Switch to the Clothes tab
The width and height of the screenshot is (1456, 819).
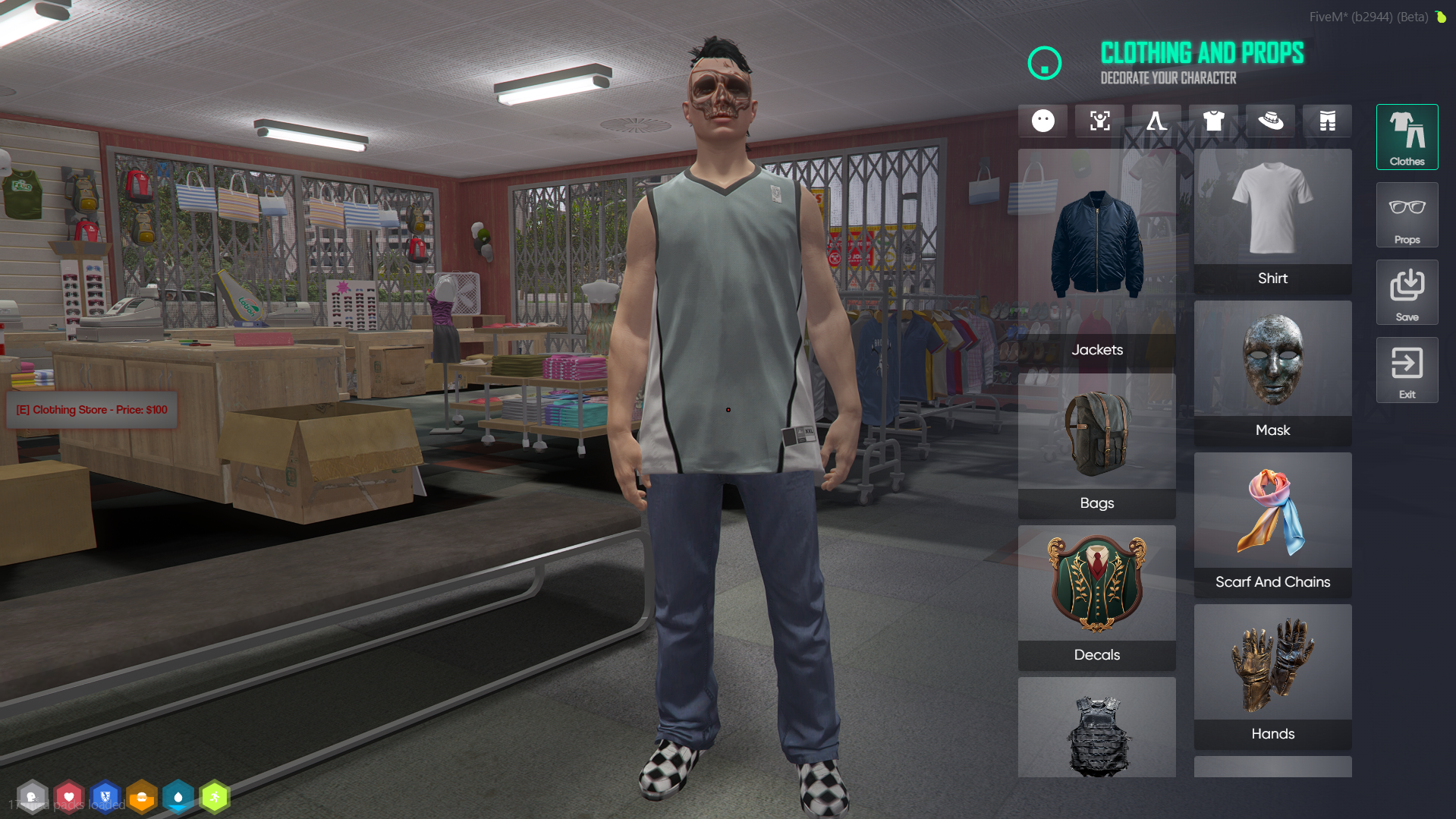pyautogui.click(x=1407, y=137)
